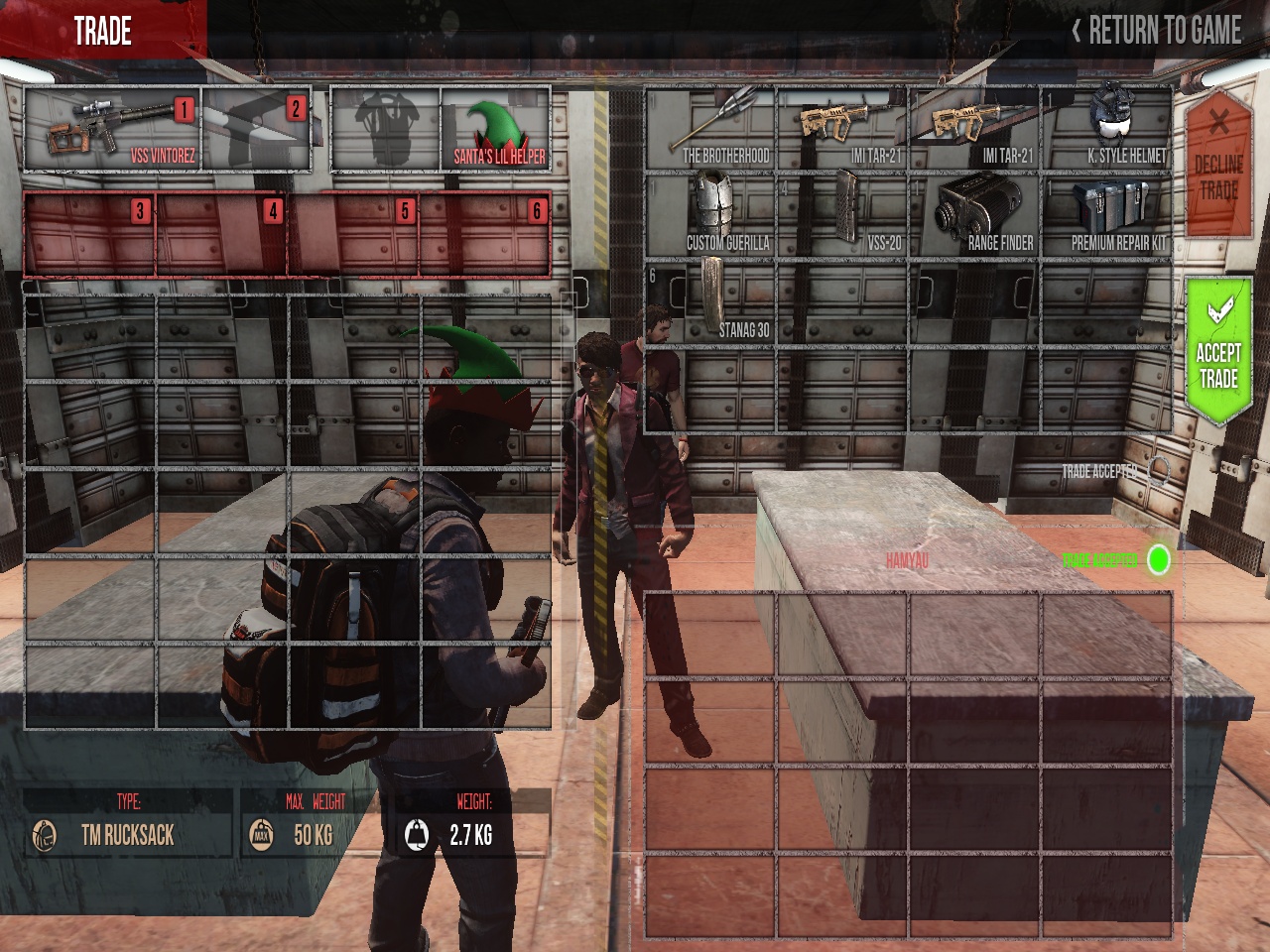Return to game from trade screen
The height and width of the screenshot is (952, 1270).
point(1157,31)
